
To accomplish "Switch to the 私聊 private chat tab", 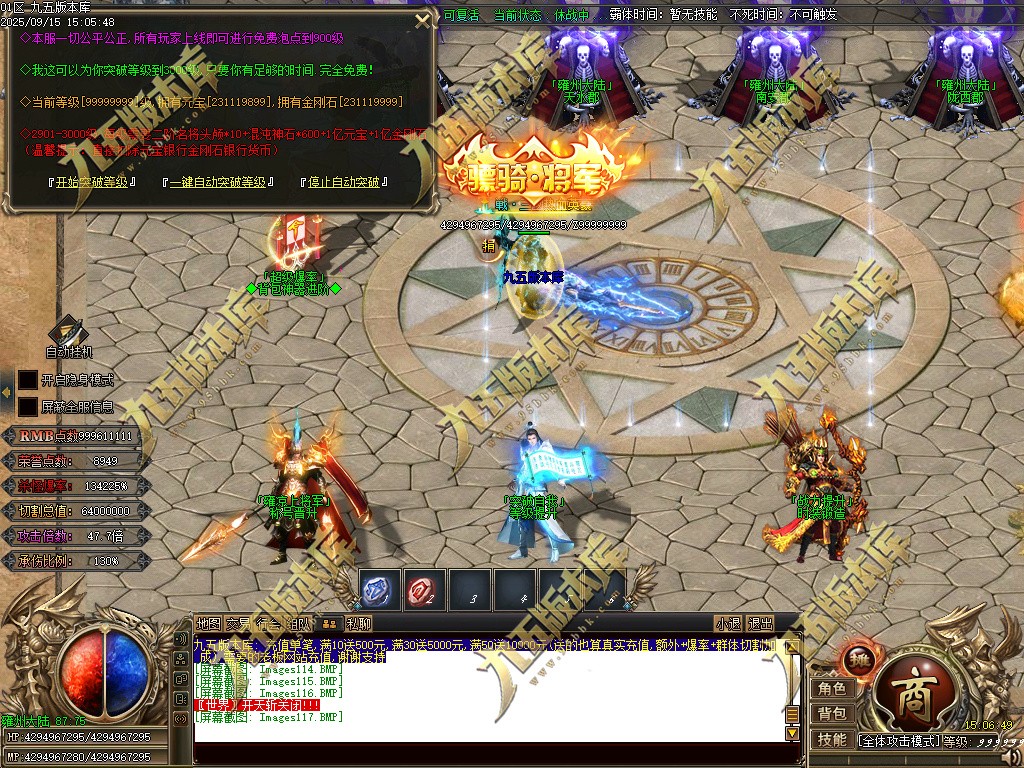I will (x=359, y=624).
